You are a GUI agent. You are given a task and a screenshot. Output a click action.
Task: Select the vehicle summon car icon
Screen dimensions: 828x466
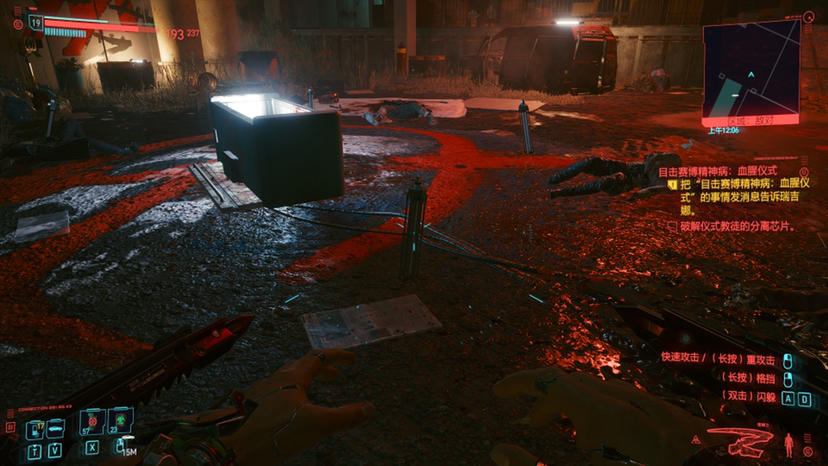(55, 428)
